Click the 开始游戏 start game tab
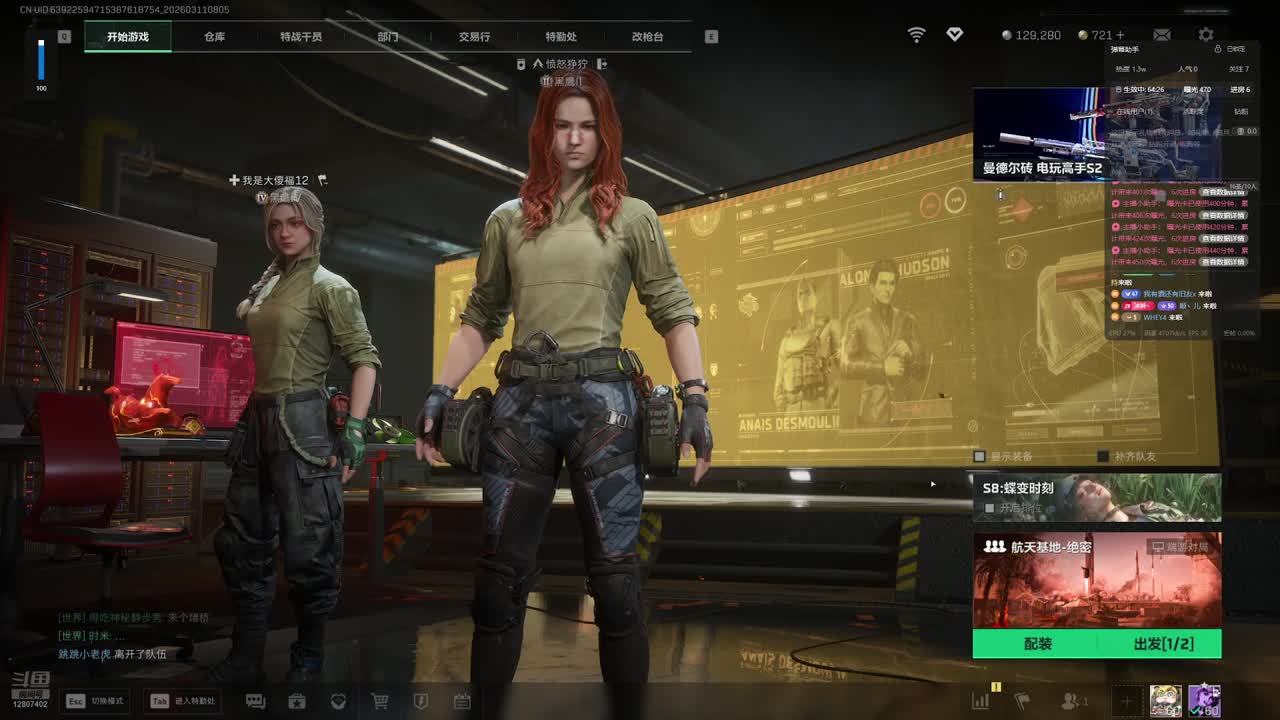Viewport: 1280px width, 720px height. pos(128,37)
